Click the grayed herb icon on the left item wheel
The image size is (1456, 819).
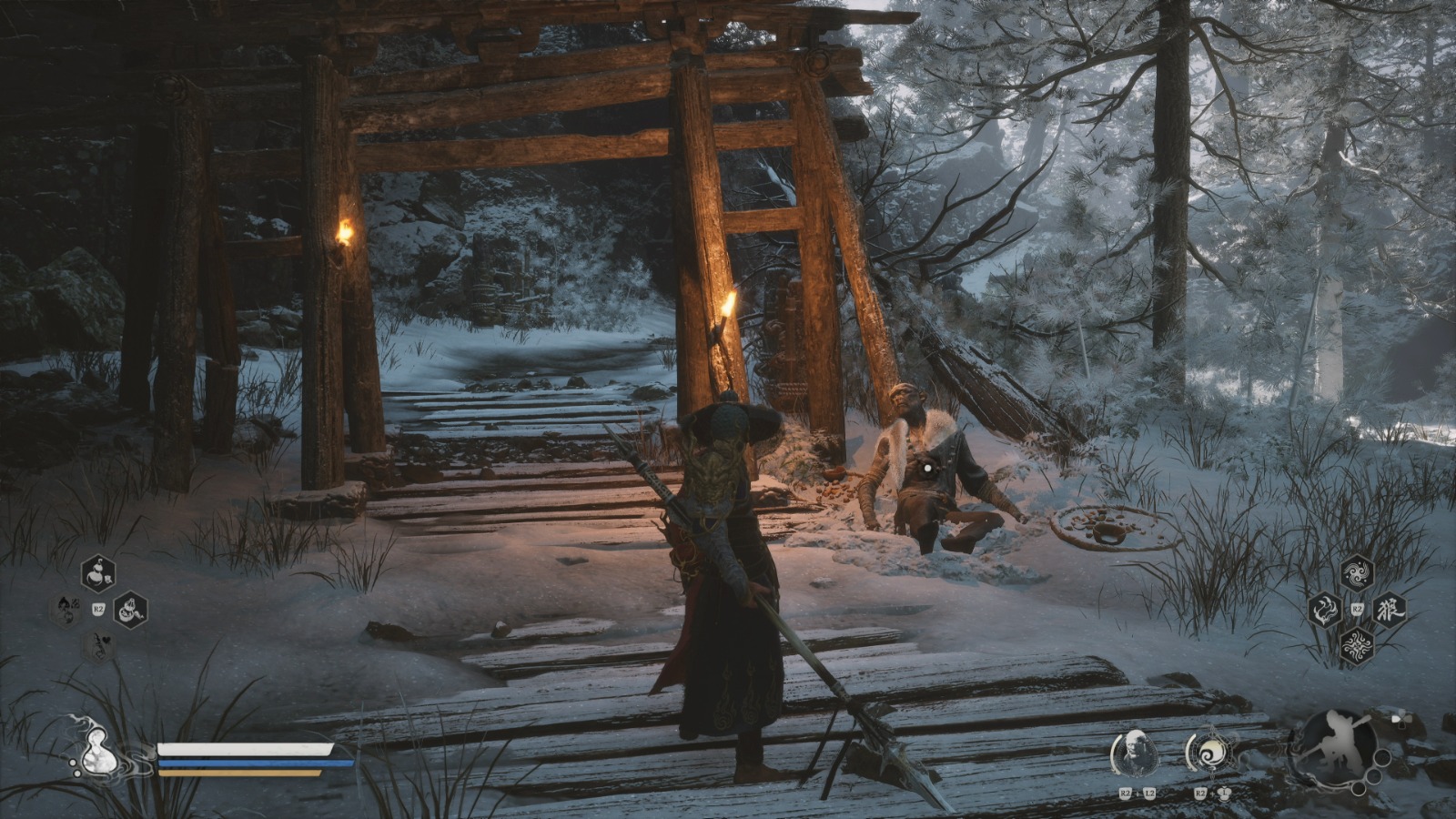tap(65, 612)
